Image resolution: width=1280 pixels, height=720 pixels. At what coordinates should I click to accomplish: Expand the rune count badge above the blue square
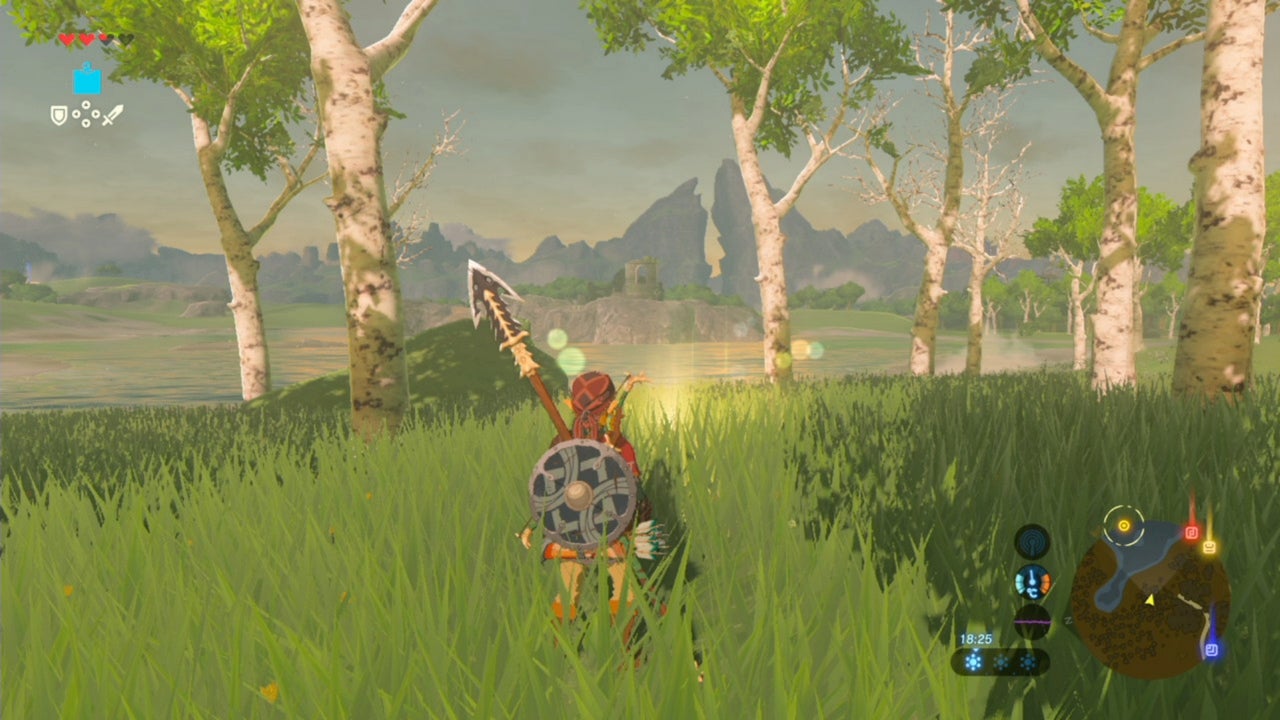point(87,64)
